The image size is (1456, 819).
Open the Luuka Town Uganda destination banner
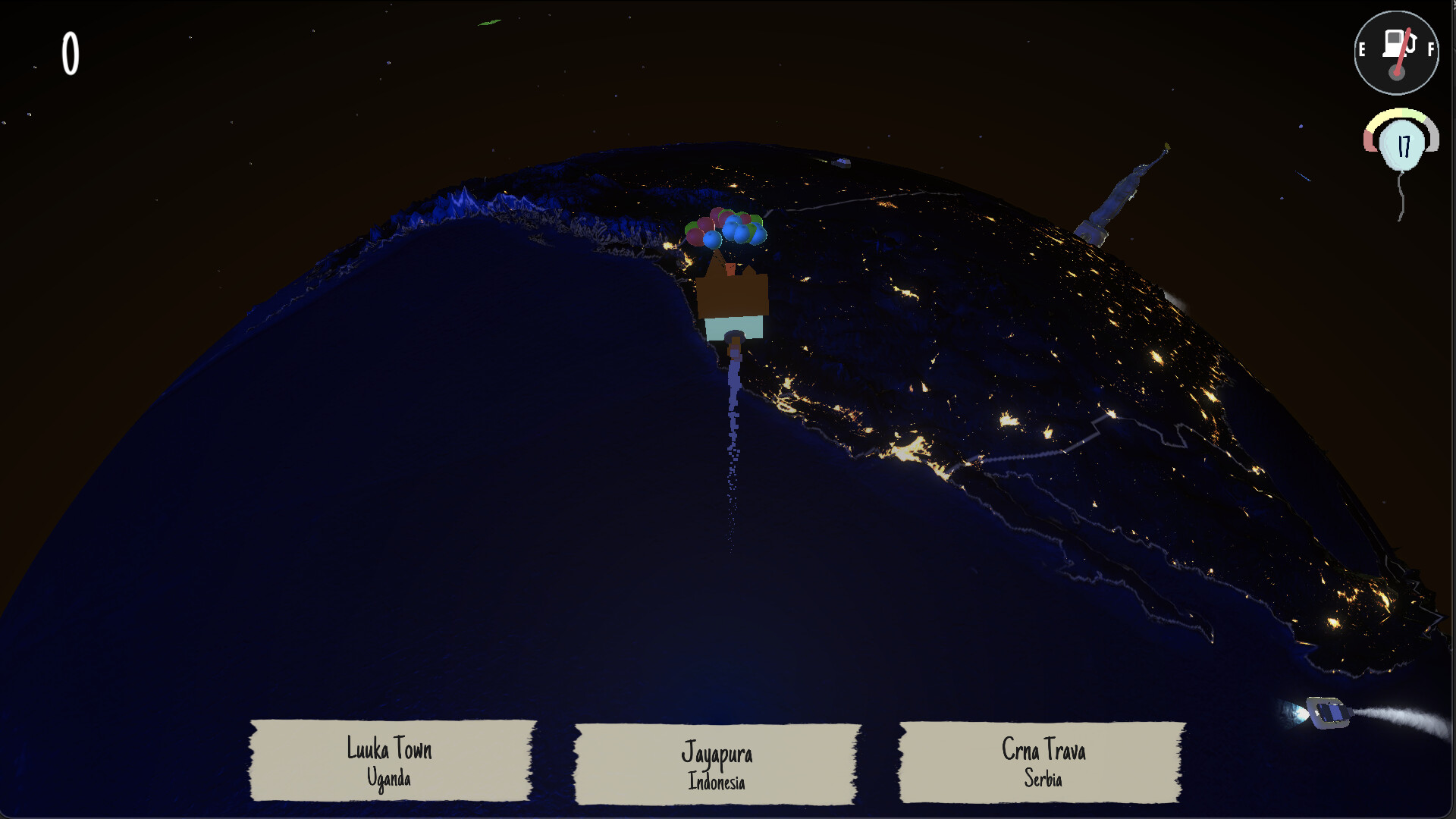pyautogui.click(x=388, y=762)
